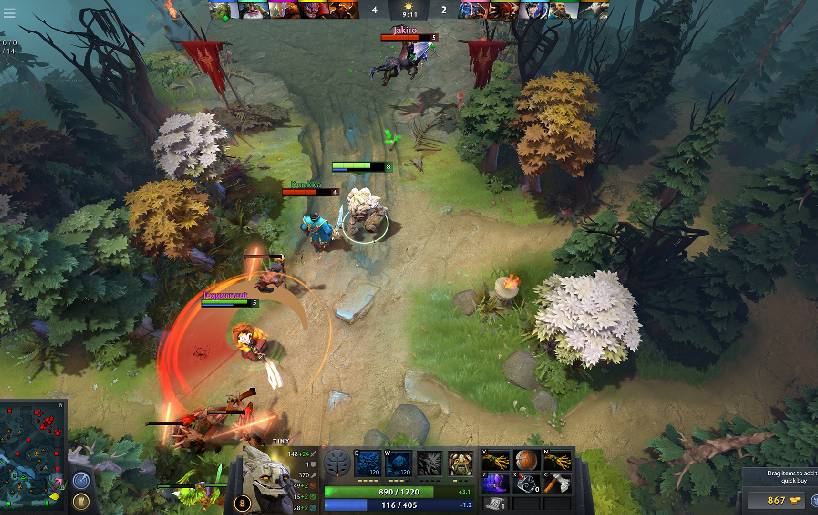Use the Glyph of Fortification button
The height and width of the screenshot is (515, 818).
click(x=82, y=500)
